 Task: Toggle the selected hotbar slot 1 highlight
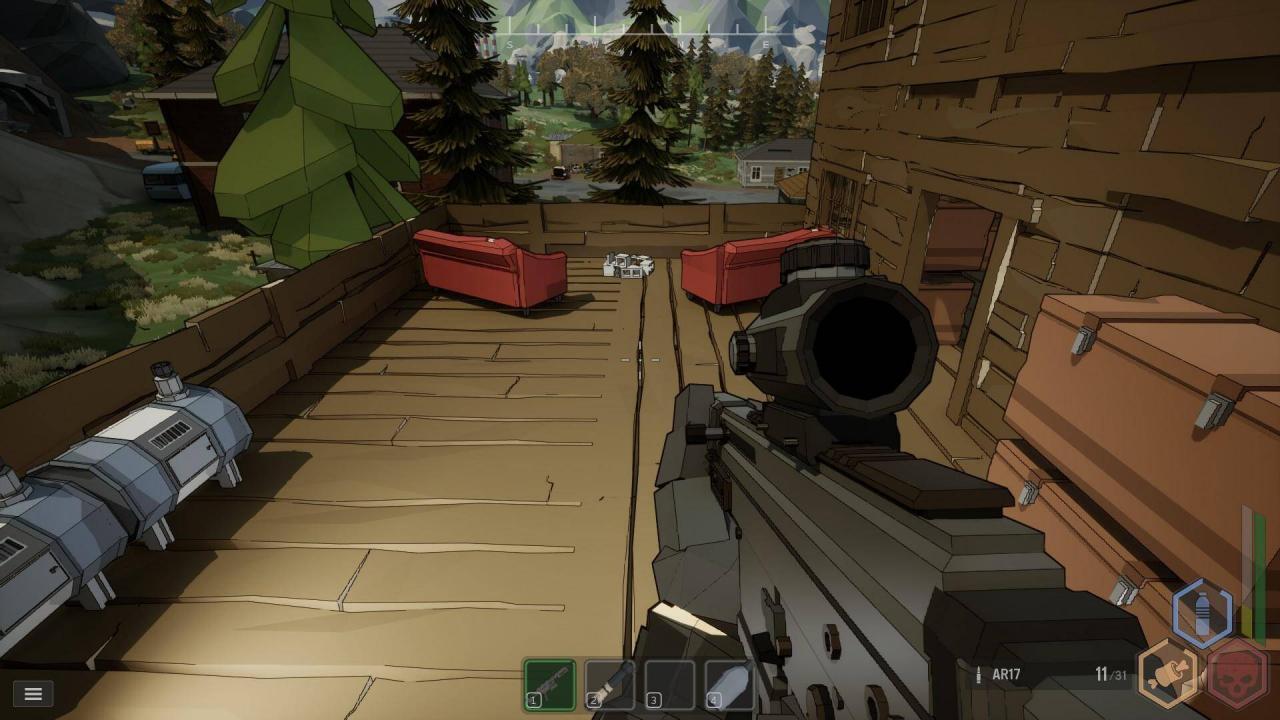550,685
